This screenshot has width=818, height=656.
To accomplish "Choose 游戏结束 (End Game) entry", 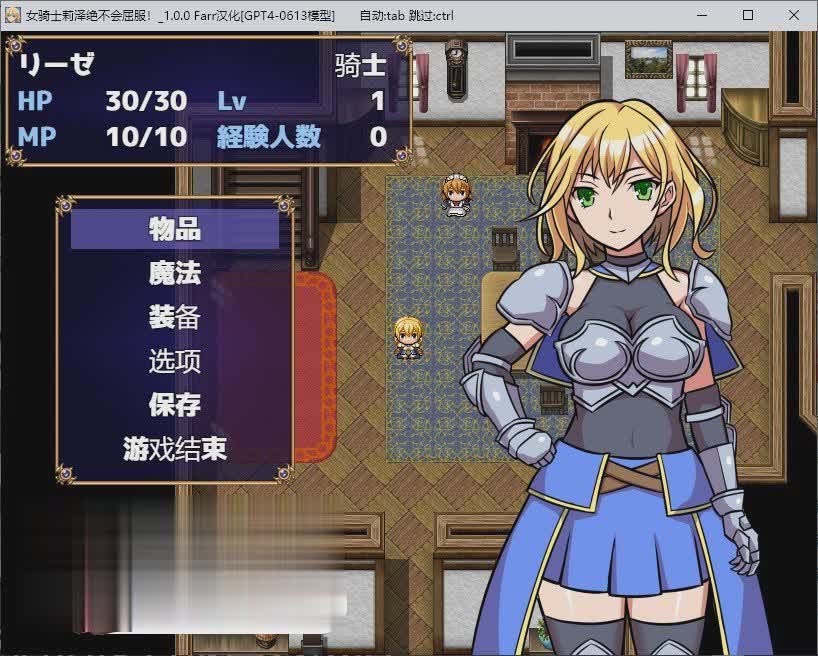I will coord(175,449).
